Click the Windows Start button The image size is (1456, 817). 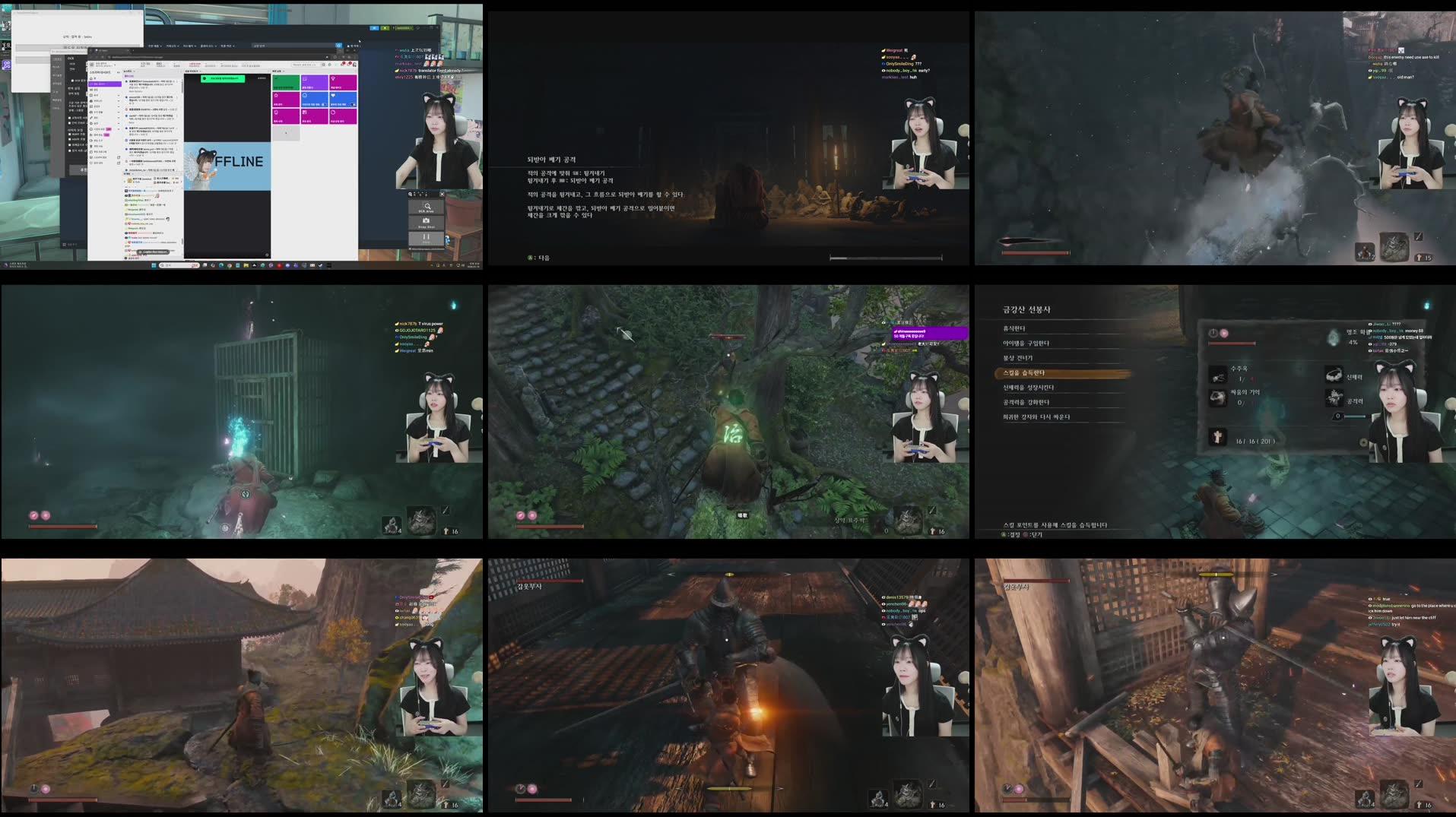[155, 266]
